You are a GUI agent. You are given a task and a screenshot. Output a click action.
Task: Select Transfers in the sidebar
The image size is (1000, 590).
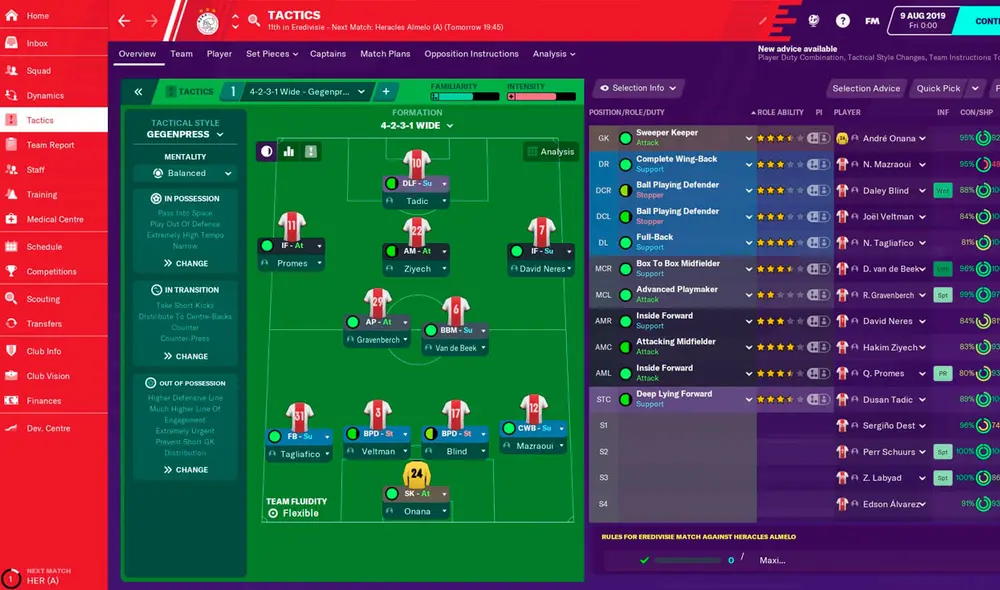pos(44,324)
